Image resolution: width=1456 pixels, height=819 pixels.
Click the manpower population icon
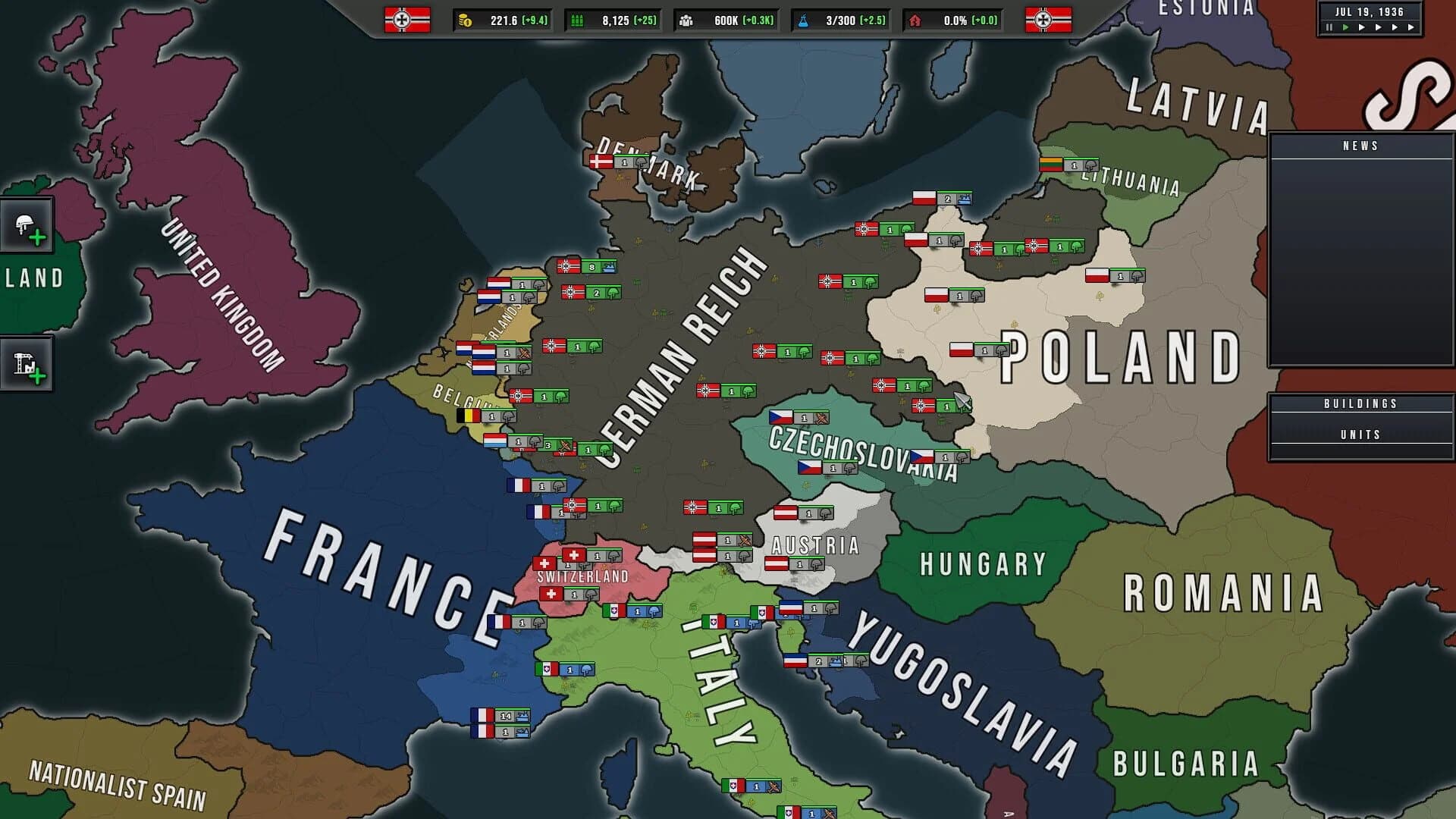(x=687, y=21)
